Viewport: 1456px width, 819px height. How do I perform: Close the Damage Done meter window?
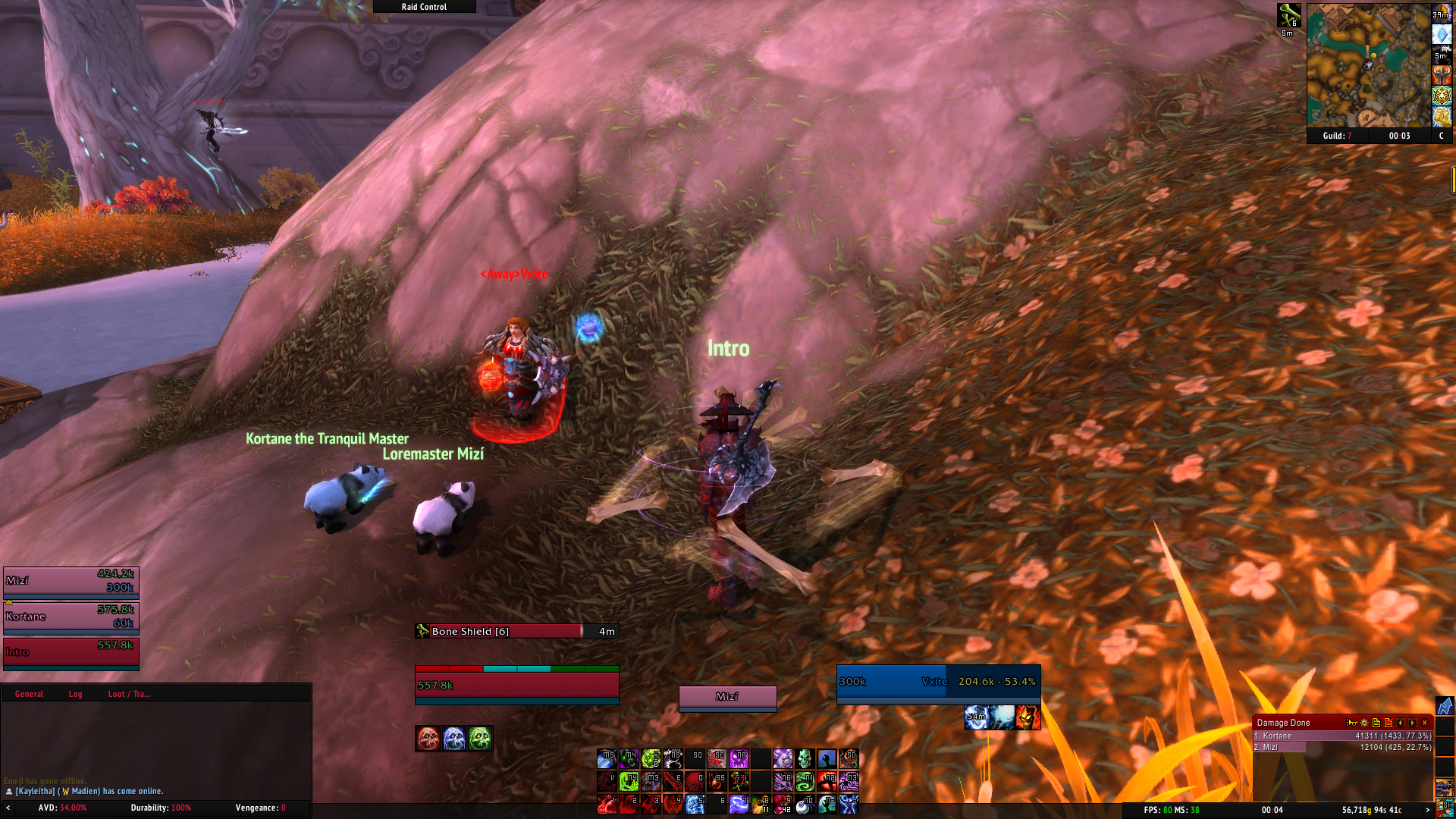(x=1425, y=723)
